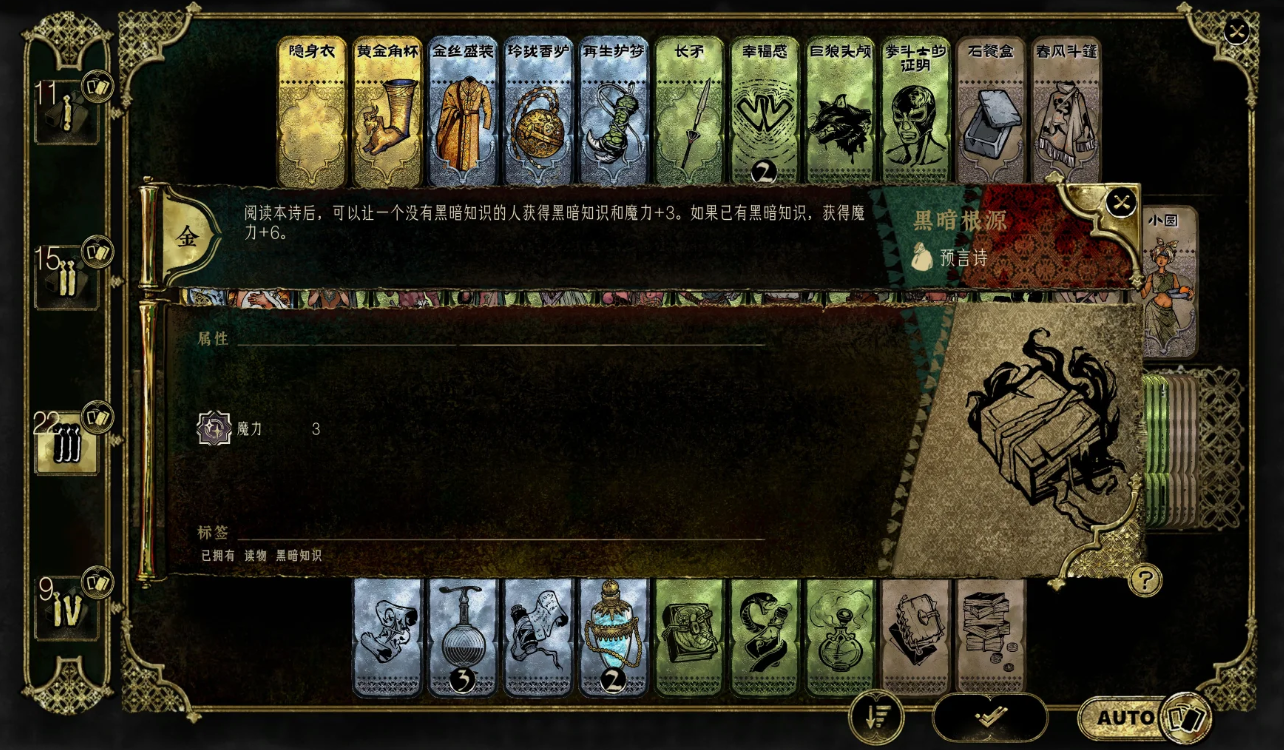1284x750 pixels.
Task: Open the question mark help button
Action: click(x=1145, y=580)
